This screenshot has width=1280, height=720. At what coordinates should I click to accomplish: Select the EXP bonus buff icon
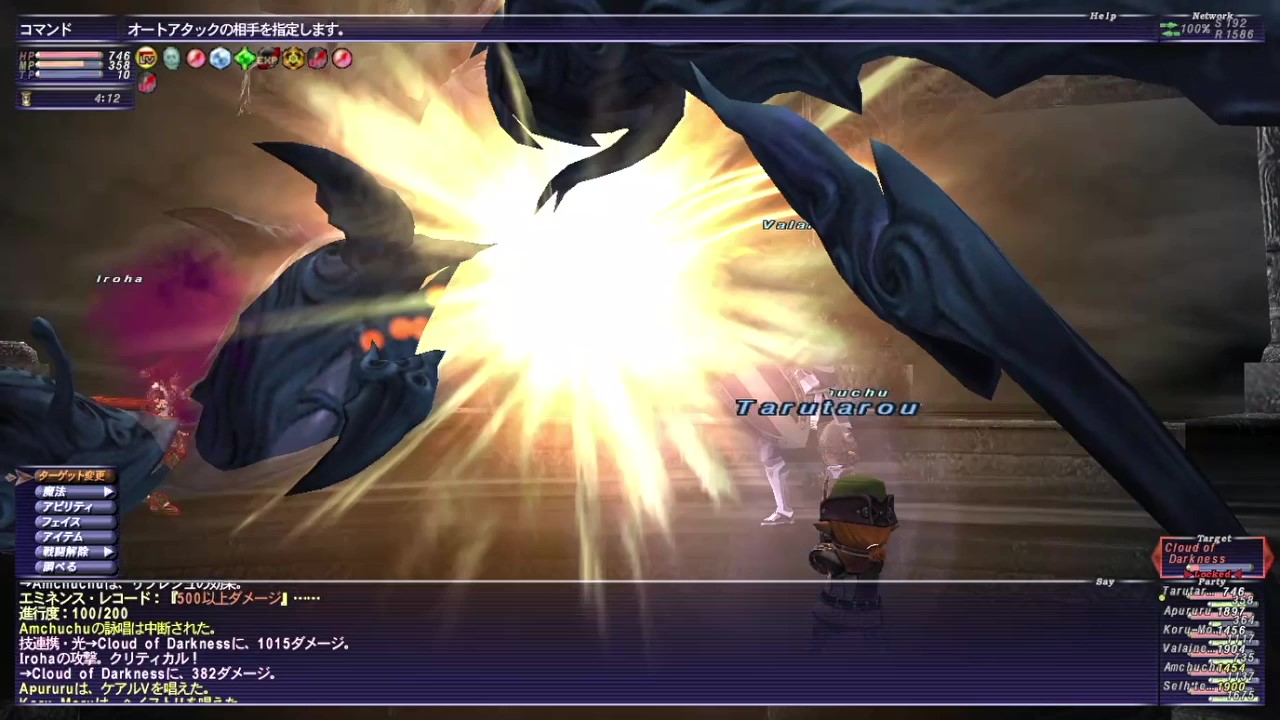click(x=268, y=58)
